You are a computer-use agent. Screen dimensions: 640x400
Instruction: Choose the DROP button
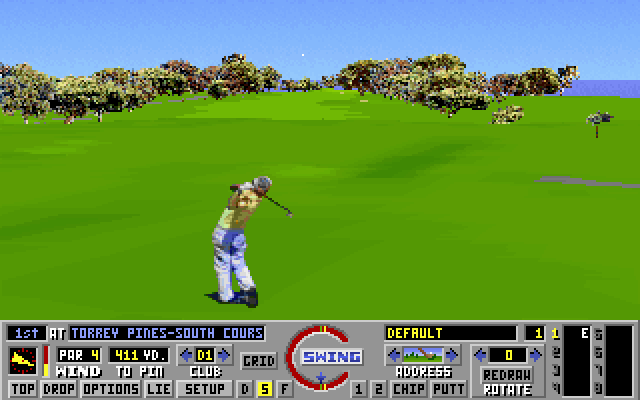click(59, 388)
